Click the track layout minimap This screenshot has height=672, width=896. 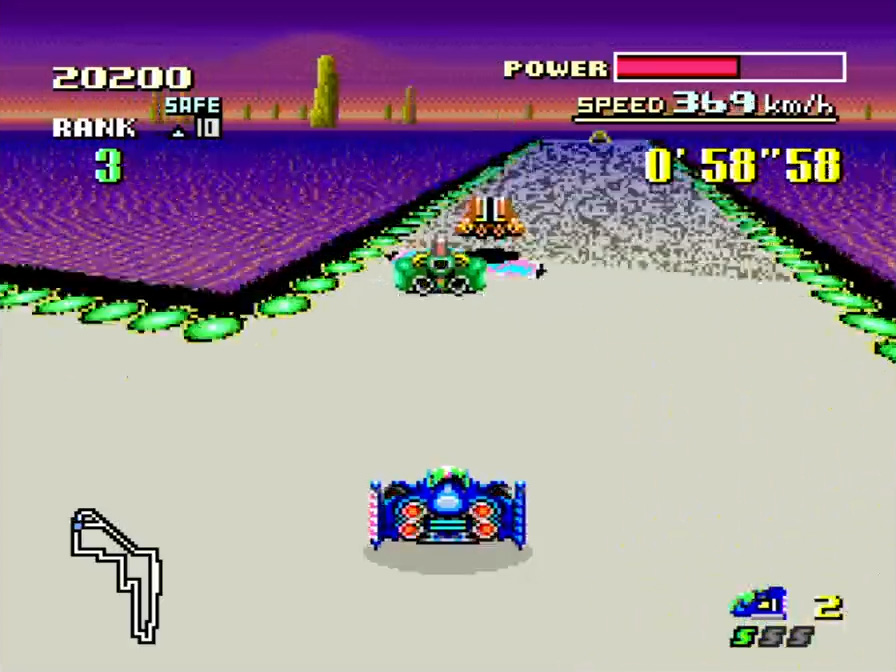(116, 573)
